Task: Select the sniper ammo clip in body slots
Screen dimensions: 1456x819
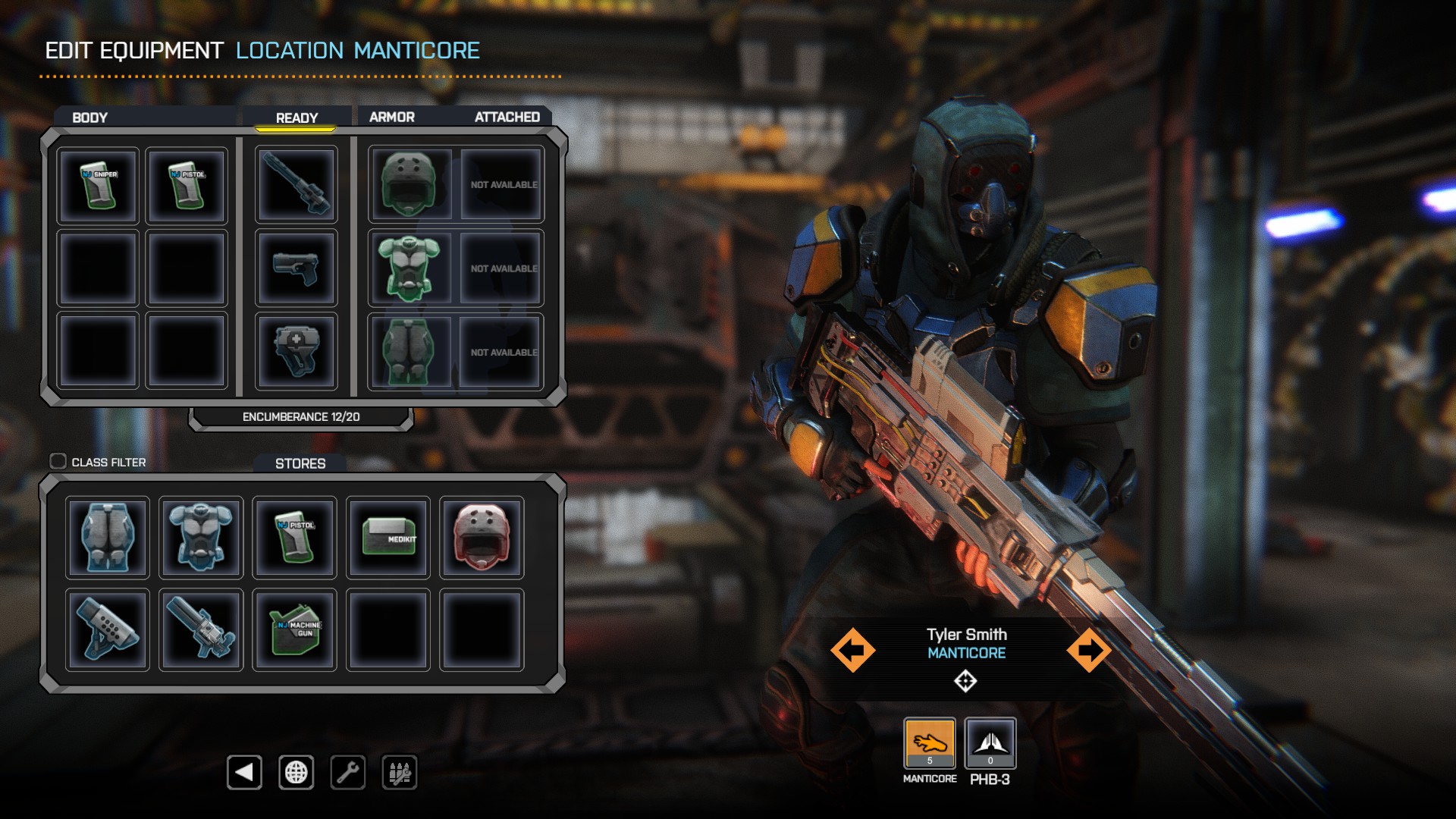Action: point(99,185)
